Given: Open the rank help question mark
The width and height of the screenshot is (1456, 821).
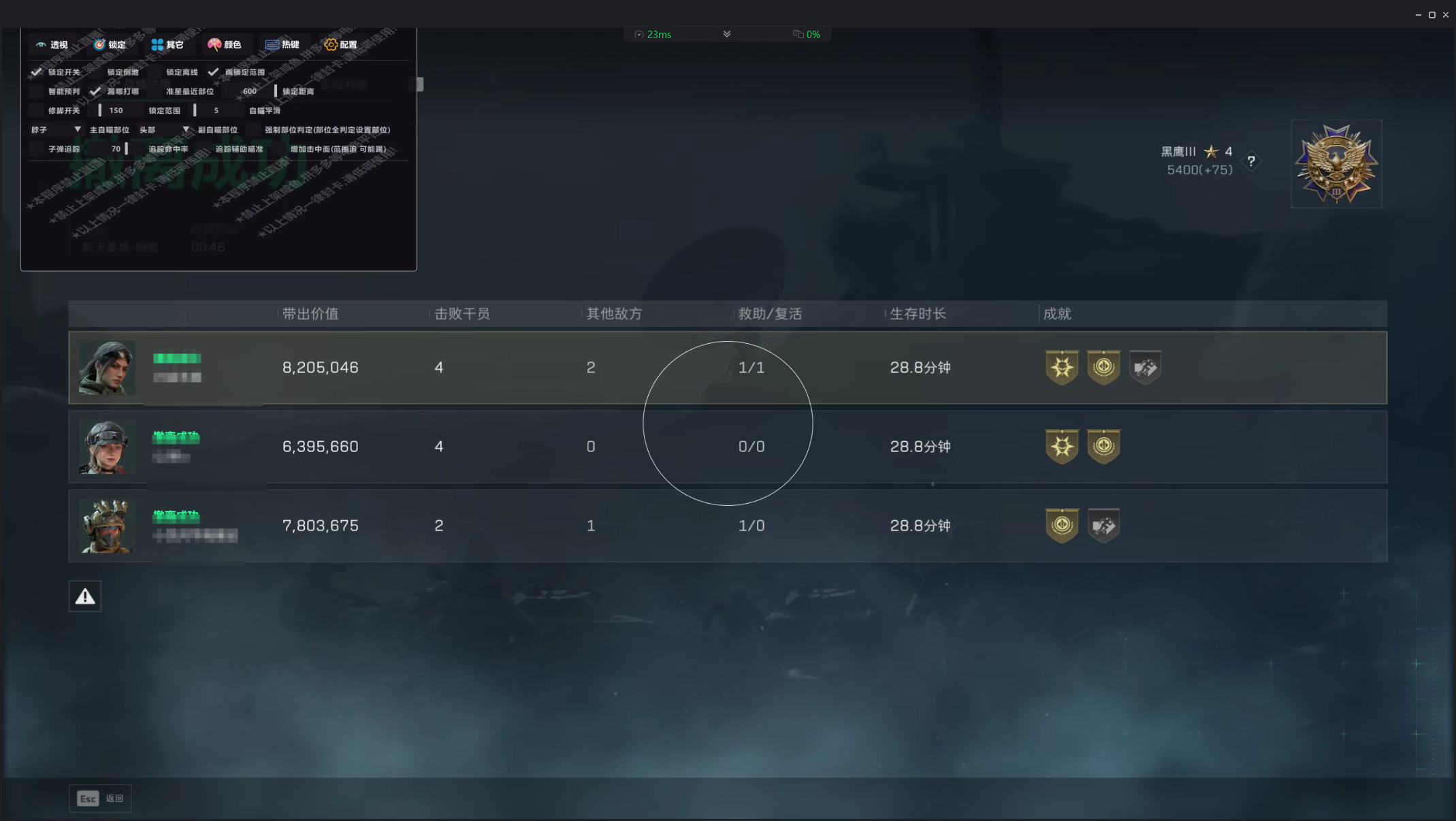Looking at the screenshot, I should [x=1250, y=161].
